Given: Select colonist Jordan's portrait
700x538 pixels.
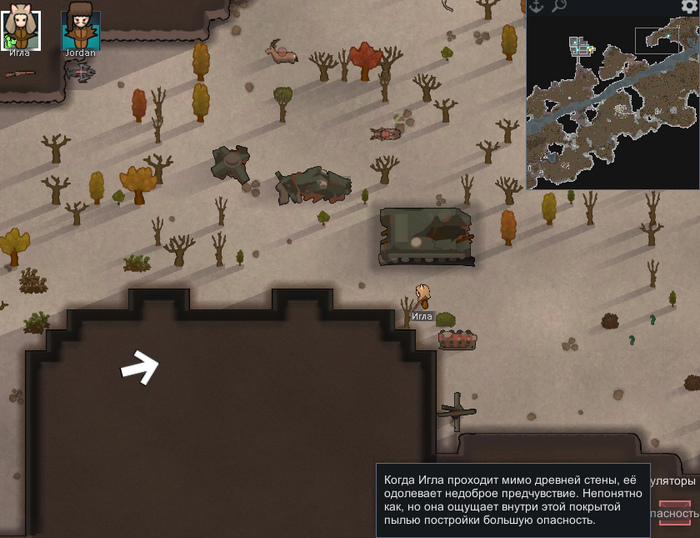Looking at the screenshot, I should click(80, 29).
